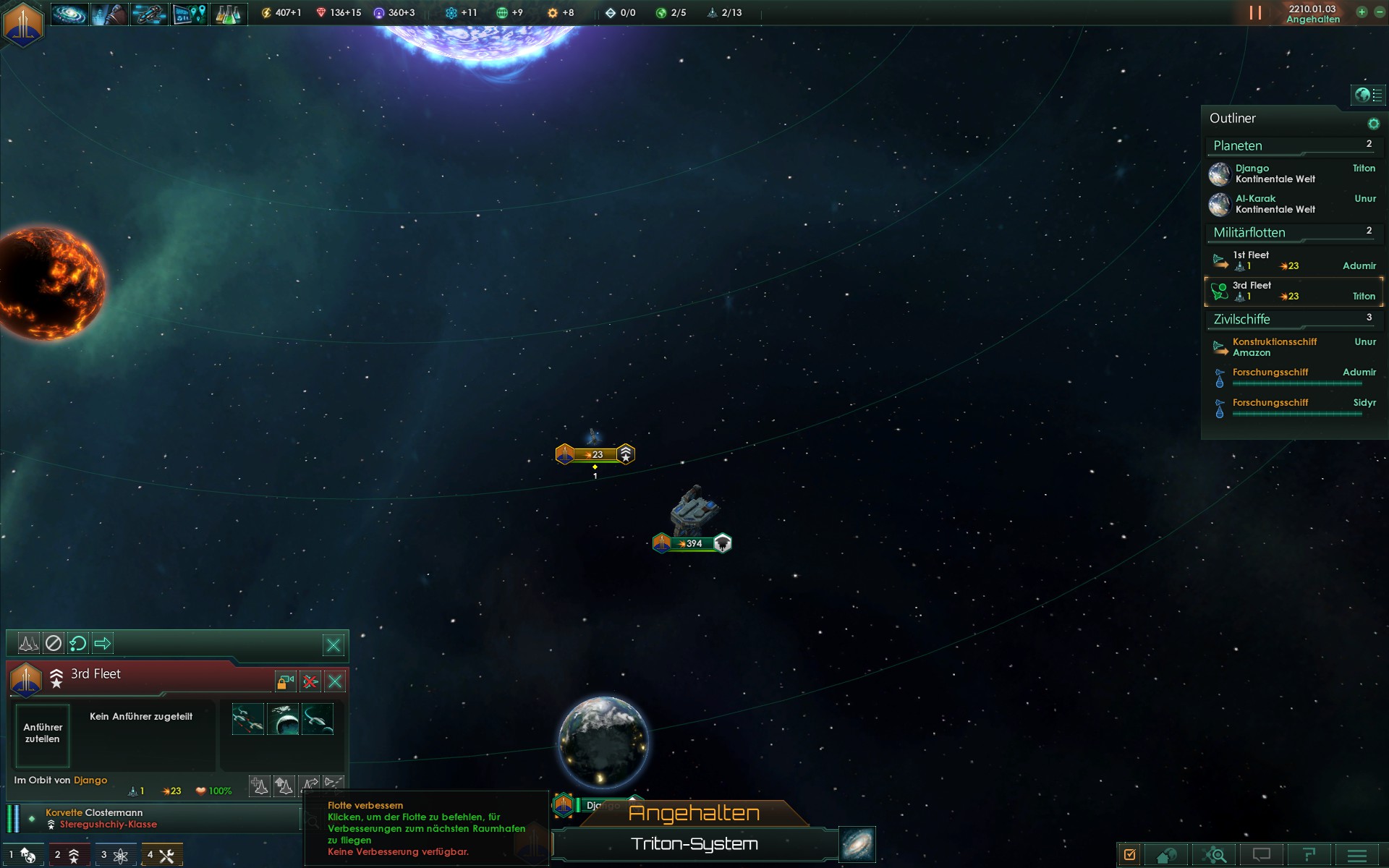The width and height of the screenshot is (1389, 868).
Task: Open the situation log checkbox icon
Action: click(1130, 855)
